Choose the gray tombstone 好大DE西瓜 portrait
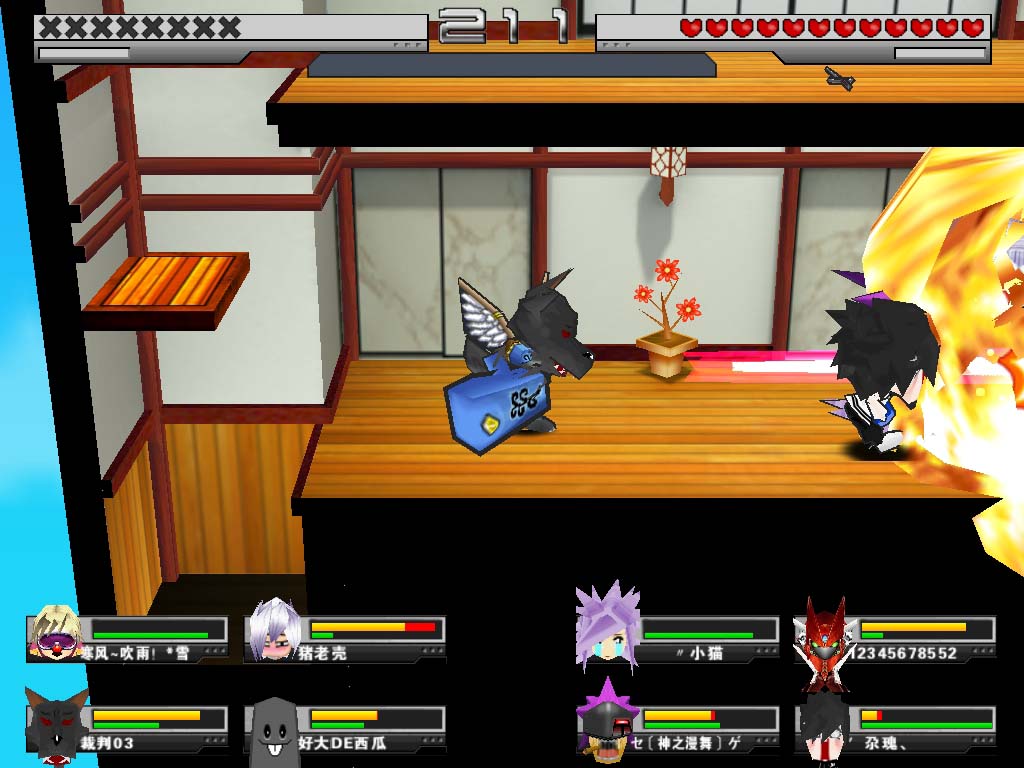This screenshot has height=768, width=1024. [274, 724]
